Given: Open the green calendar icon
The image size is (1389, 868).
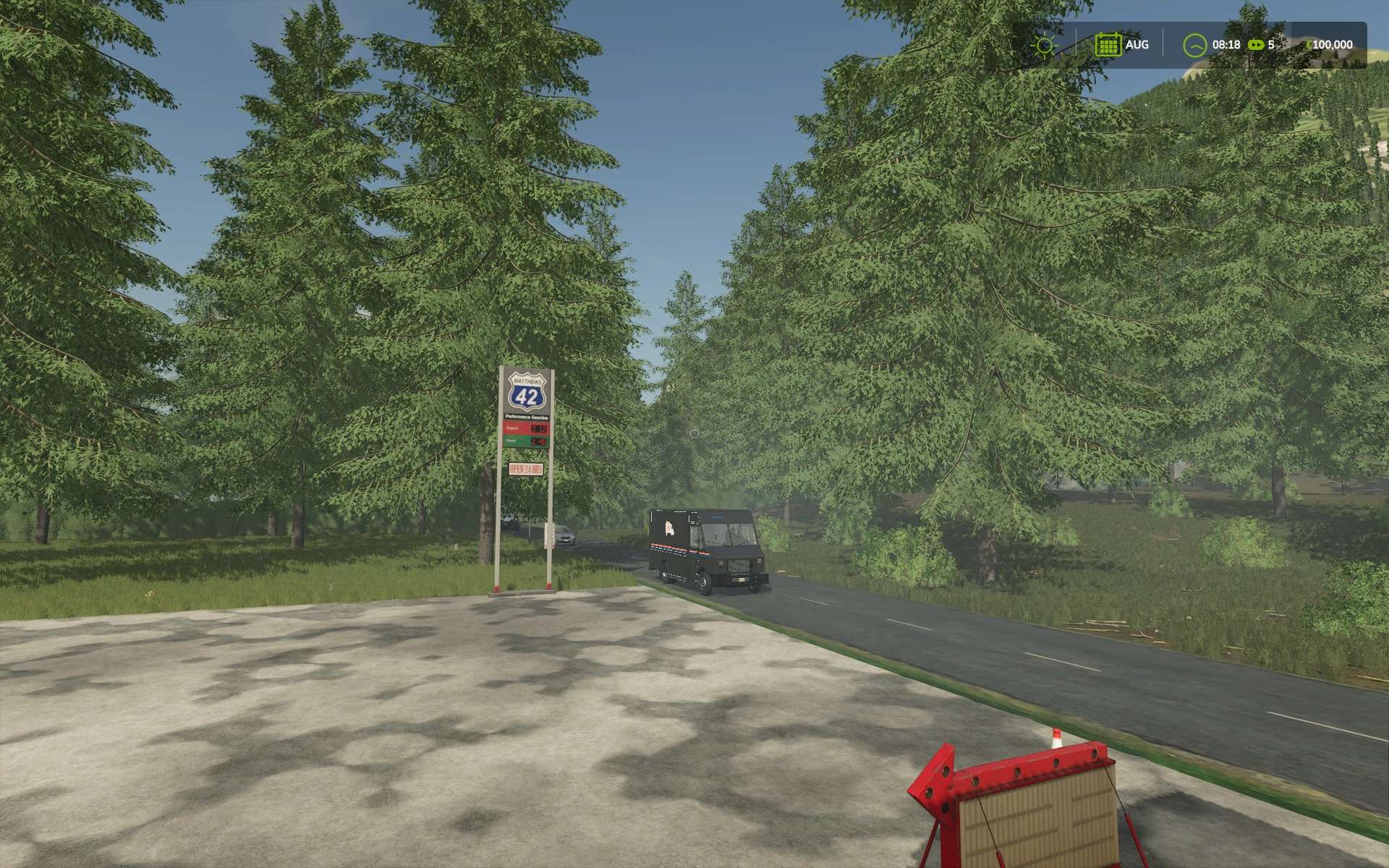Looking at the screenshot, I should click(1108, 45).
